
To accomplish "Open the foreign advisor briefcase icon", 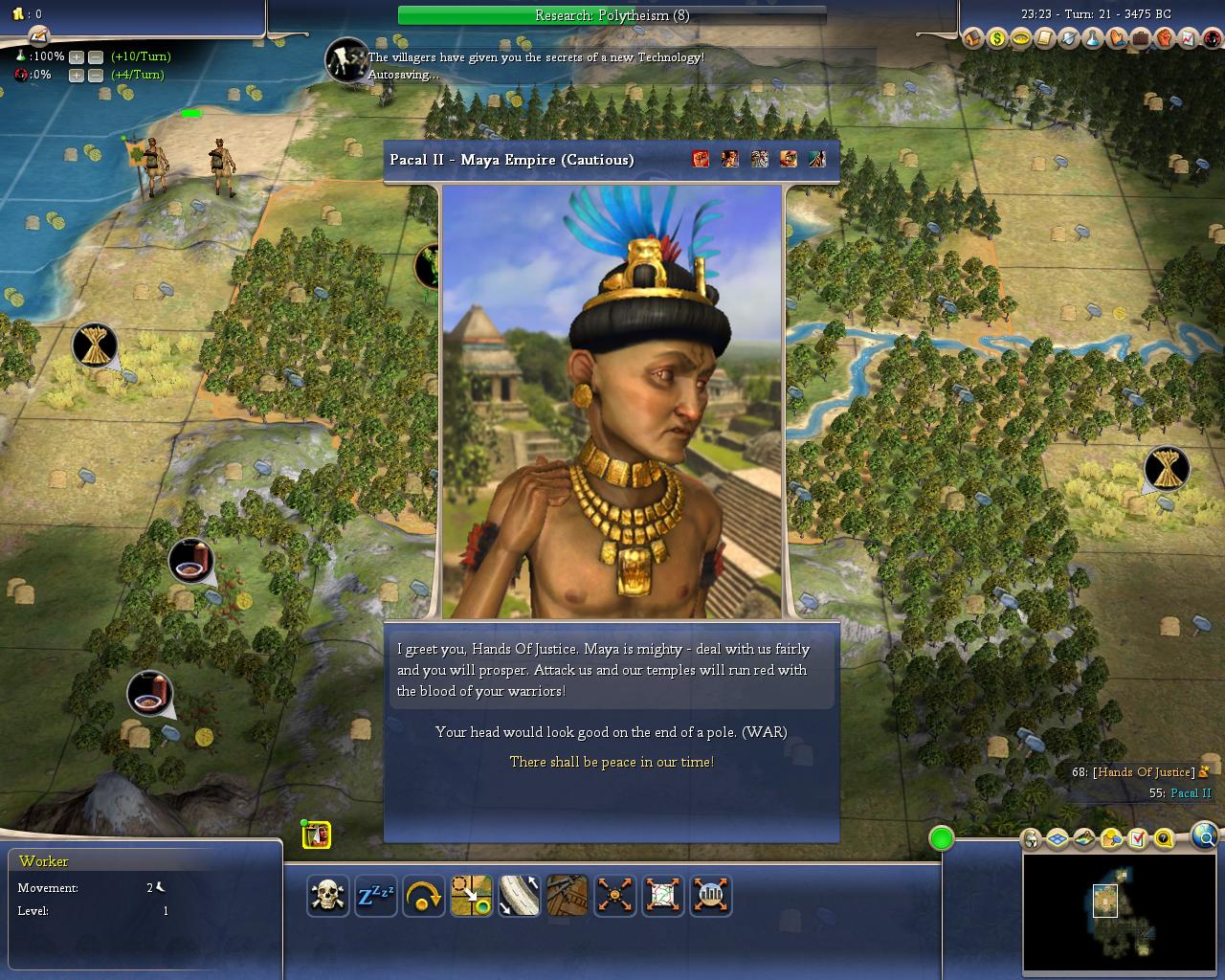I will (x=1141, y=38).
